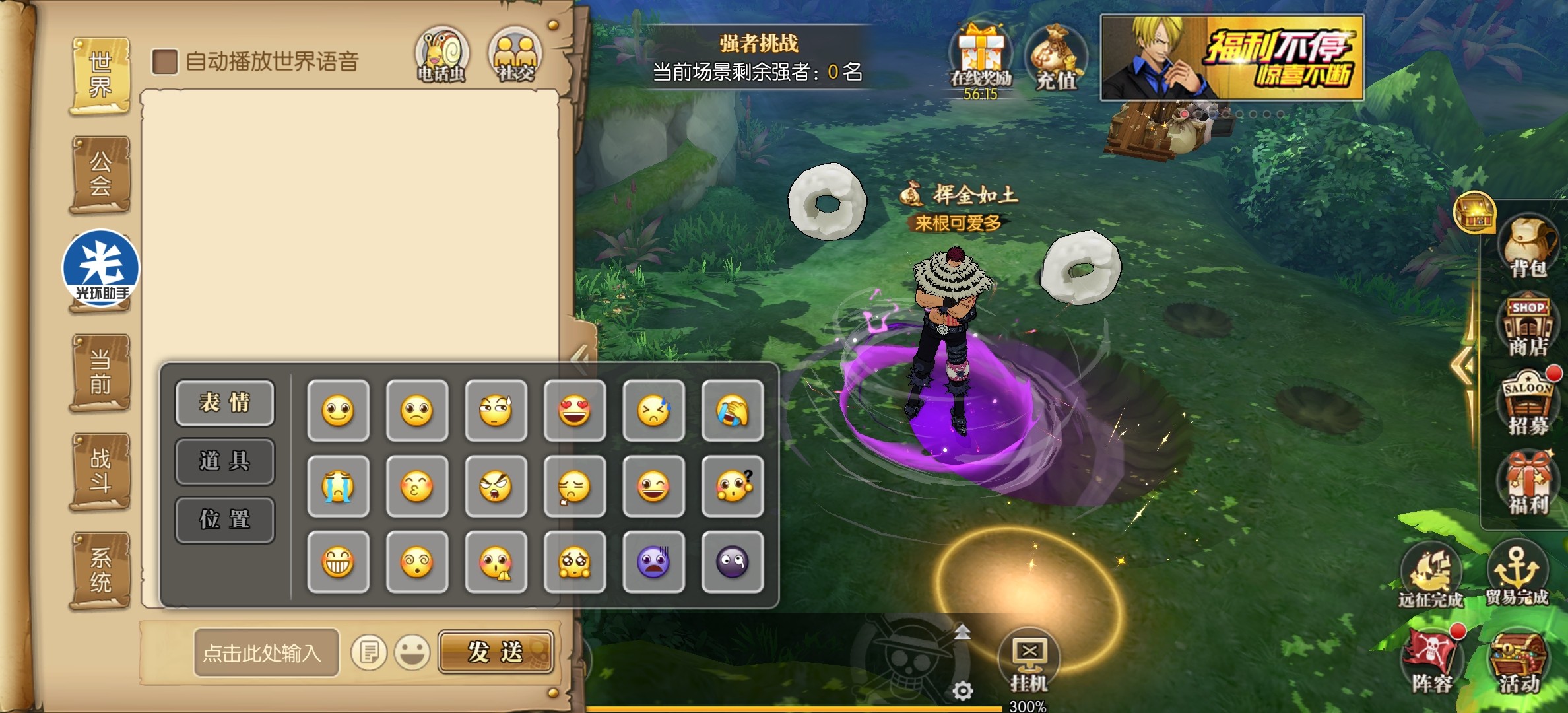Open the 电话虫 snail phone icon
Viewport: 1568px width, 713px height.
[x=441, y=55]
